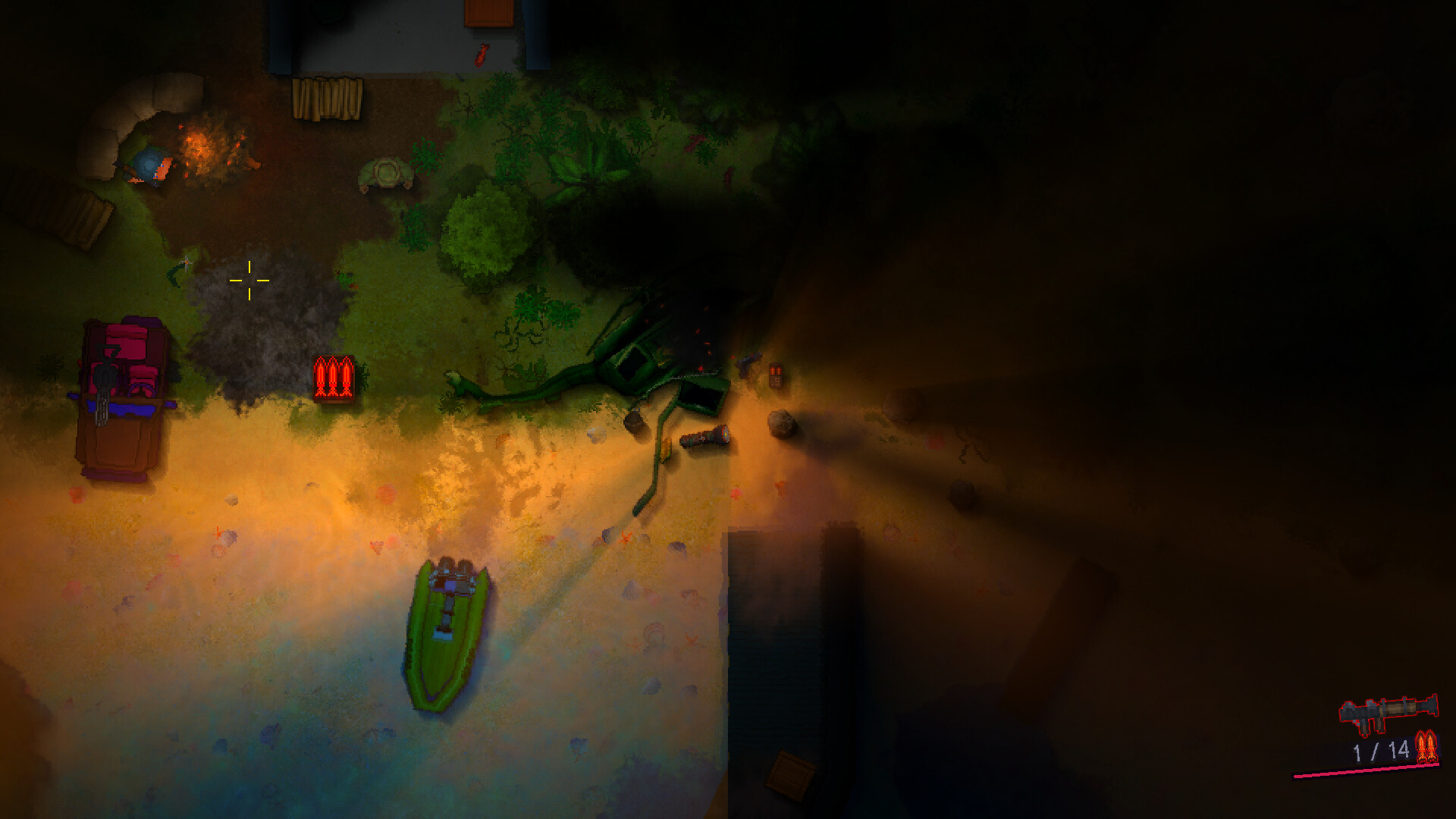This screenshot has height=819, width=1456.
Task: Click the pink reload progress bar in the HUD
Action: pyautogui.click(x=1367, y=771)
